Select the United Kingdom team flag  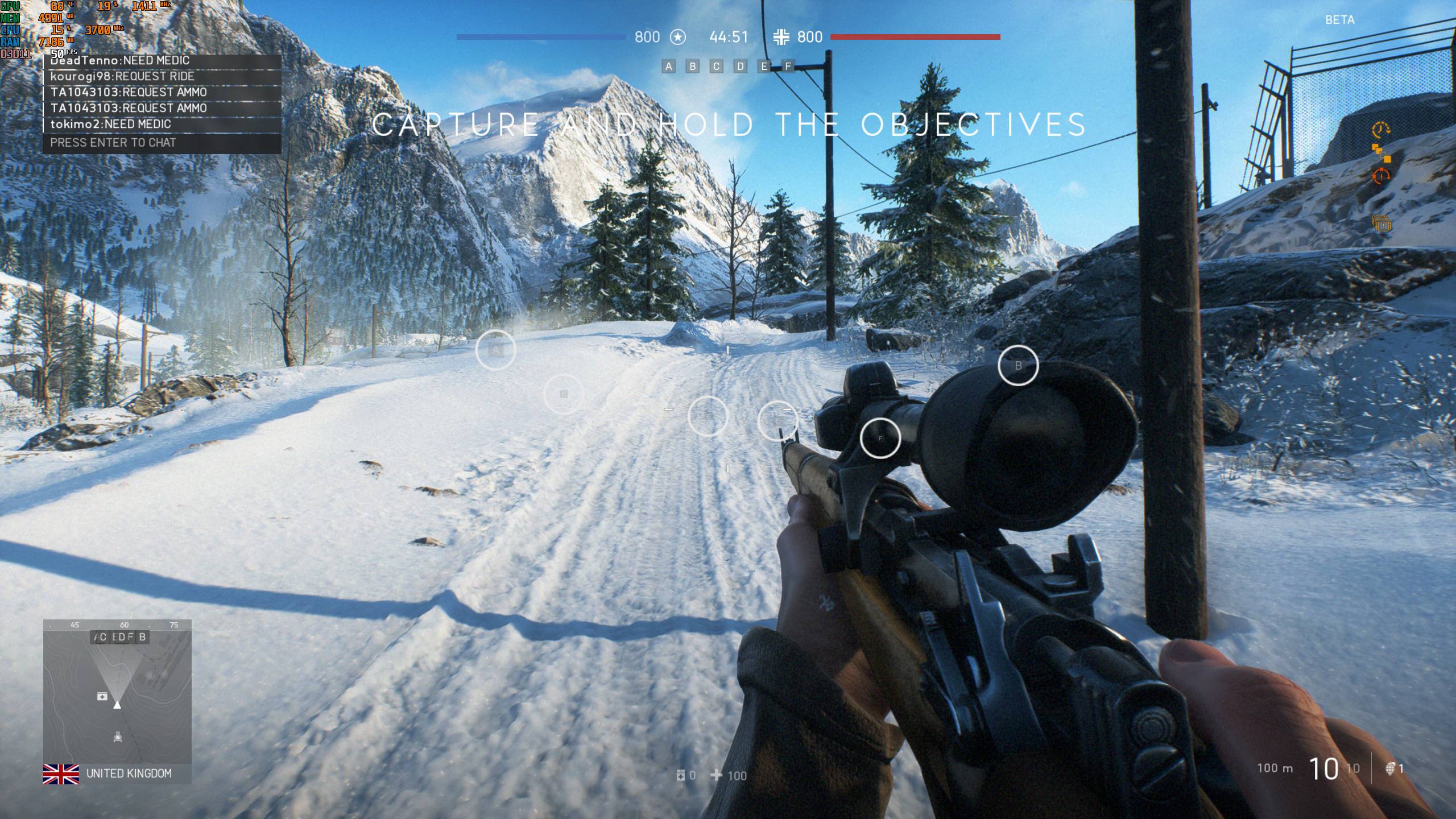tap(61, 773)
